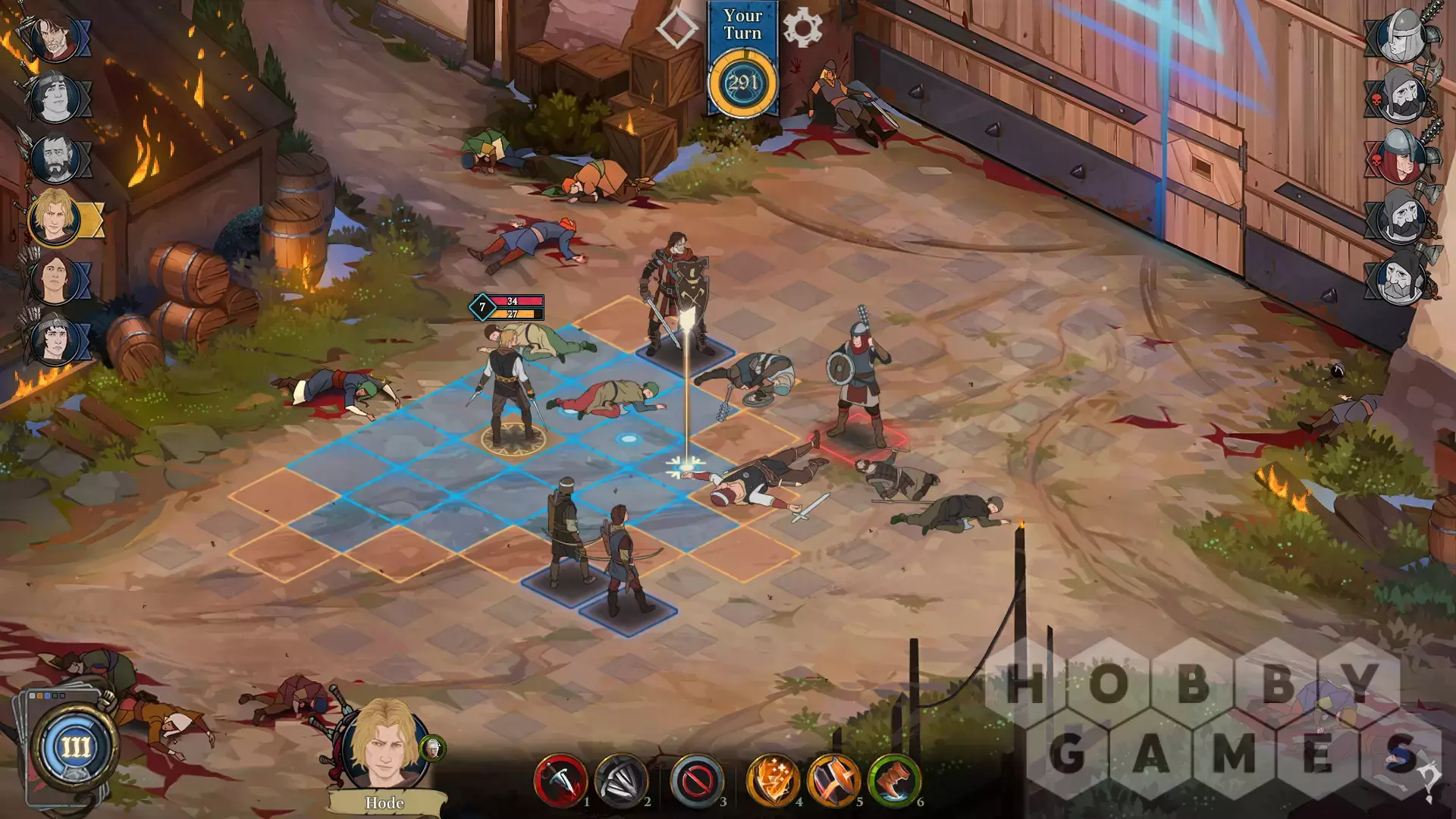Select the blond hero's highlighted turn-order portrait
Image resolution: width=1456 pixels, height=819 pixels.
55,218
